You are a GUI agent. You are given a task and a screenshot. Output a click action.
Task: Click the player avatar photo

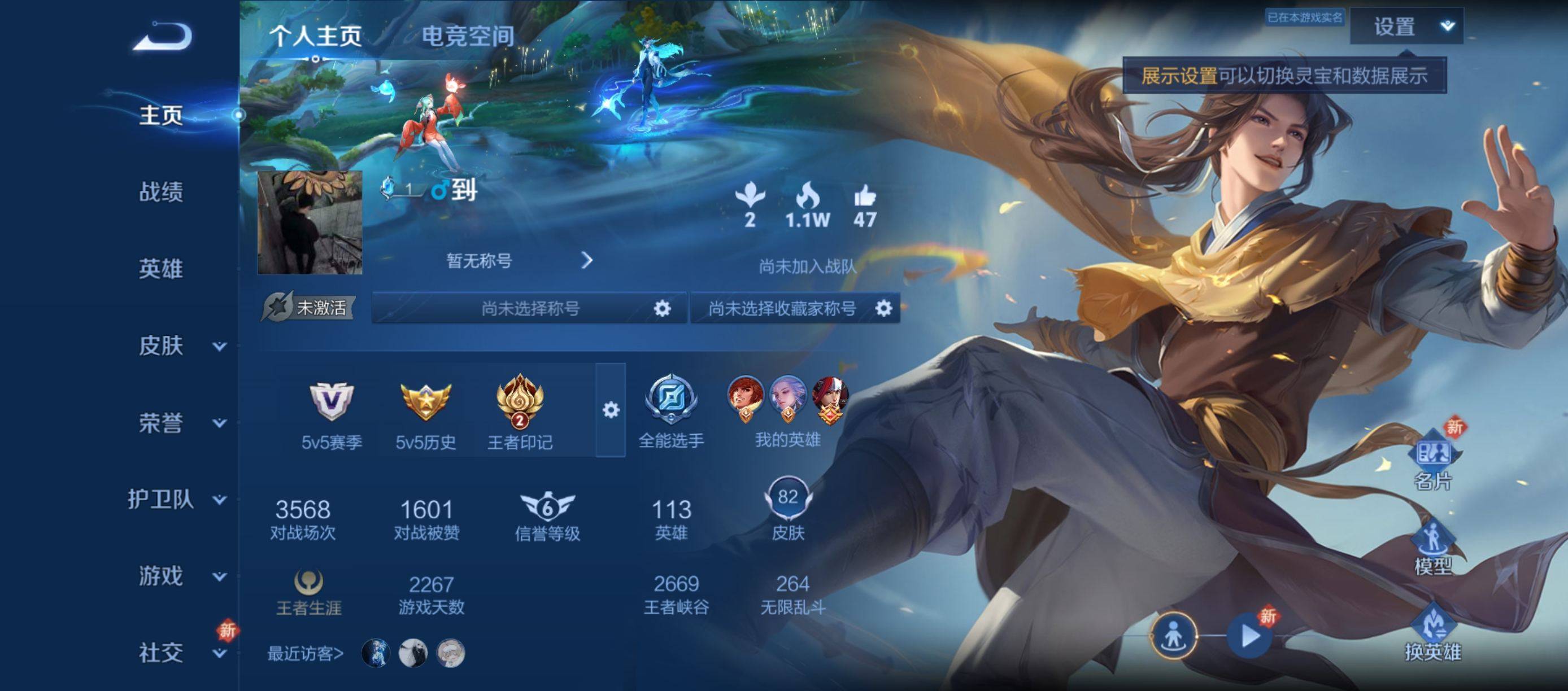310,222
